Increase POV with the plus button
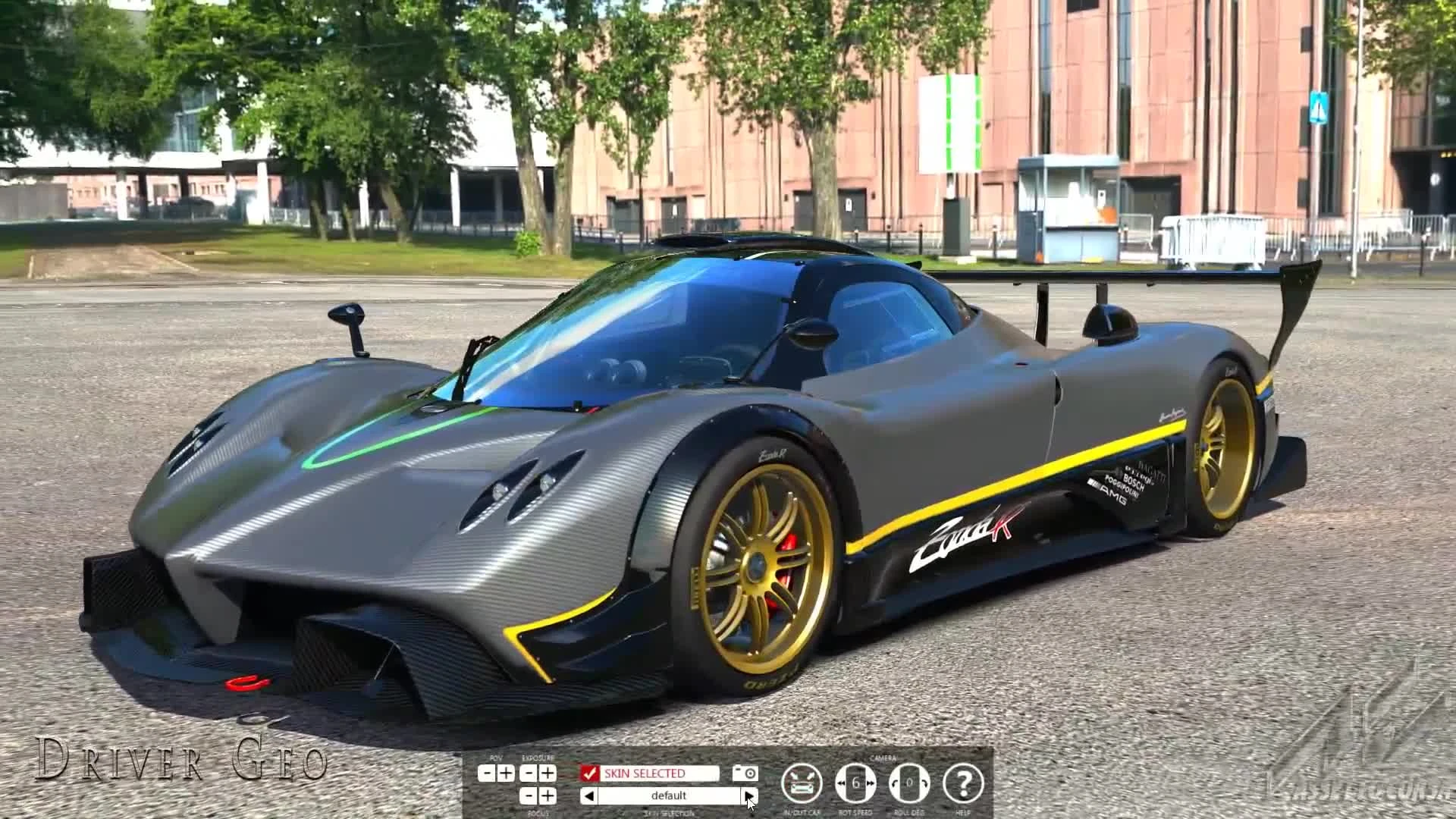Screen dimensions: 1456x819 click(505, 773)
